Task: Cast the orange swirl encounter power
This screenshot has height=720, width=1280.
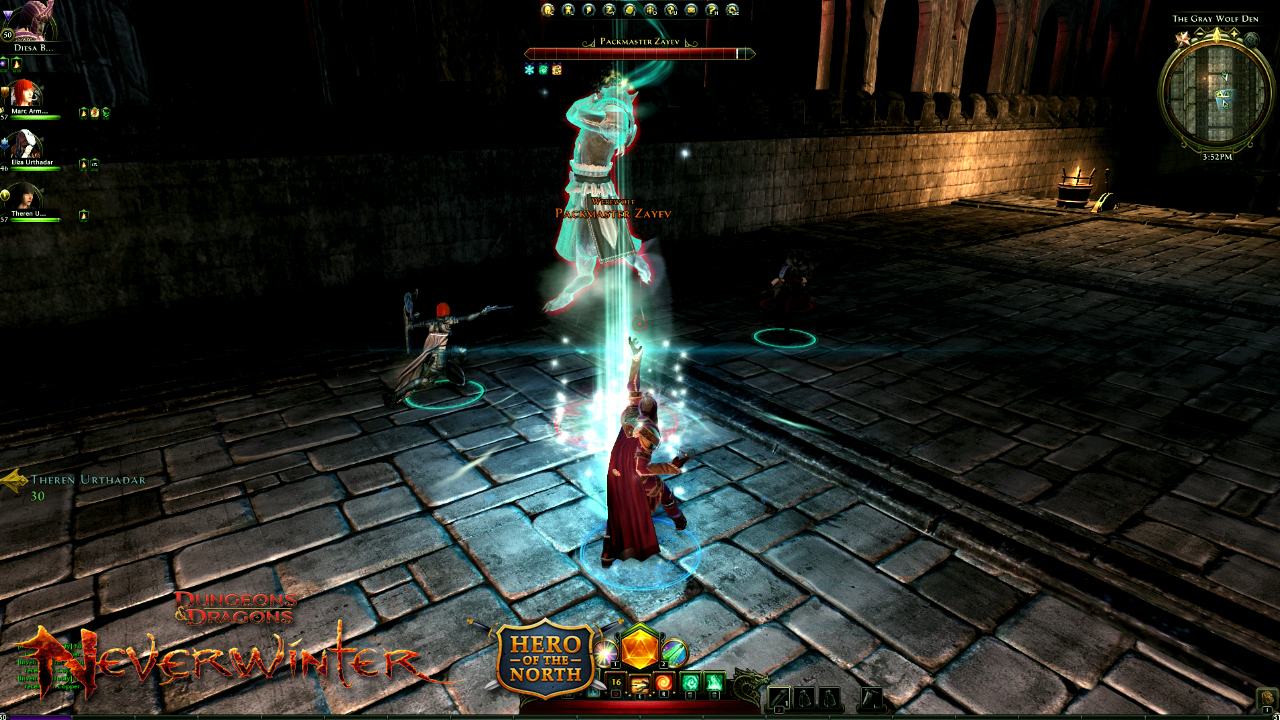Action: click(x=663, y=684)
